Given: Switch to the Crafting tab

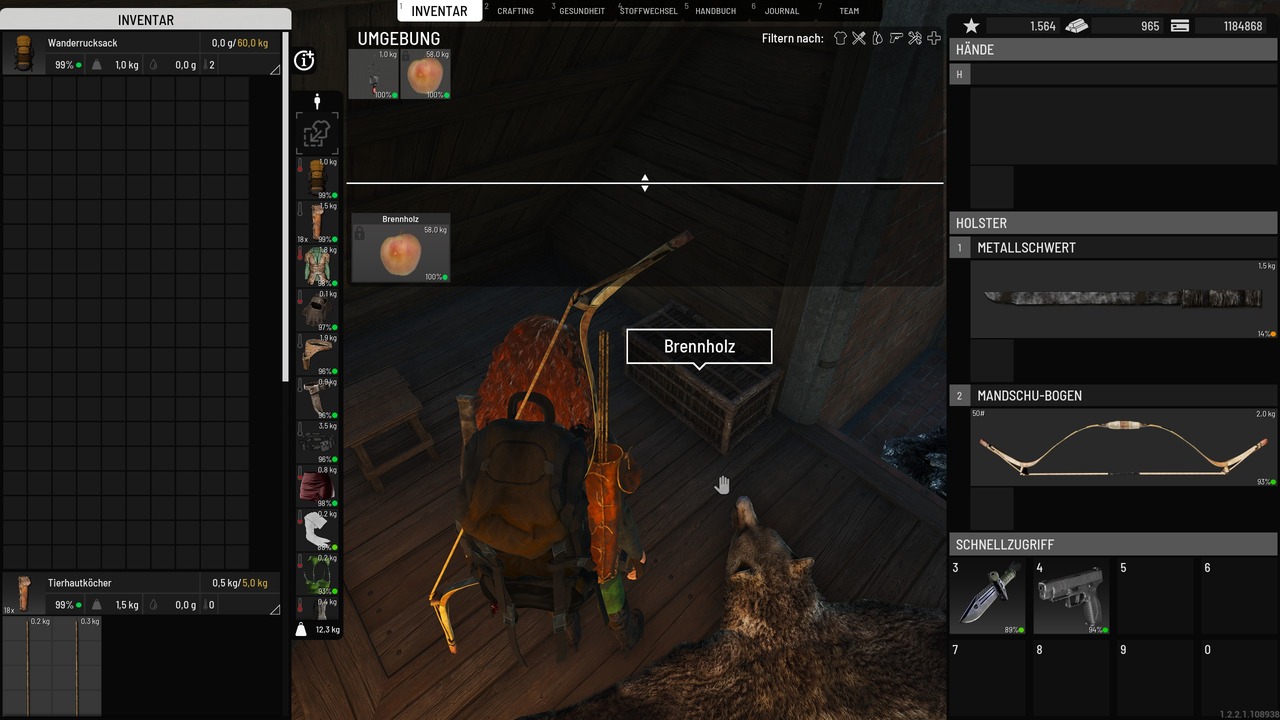Looking at the screenshot, I should pyautogui.click(x=515, y=11).
